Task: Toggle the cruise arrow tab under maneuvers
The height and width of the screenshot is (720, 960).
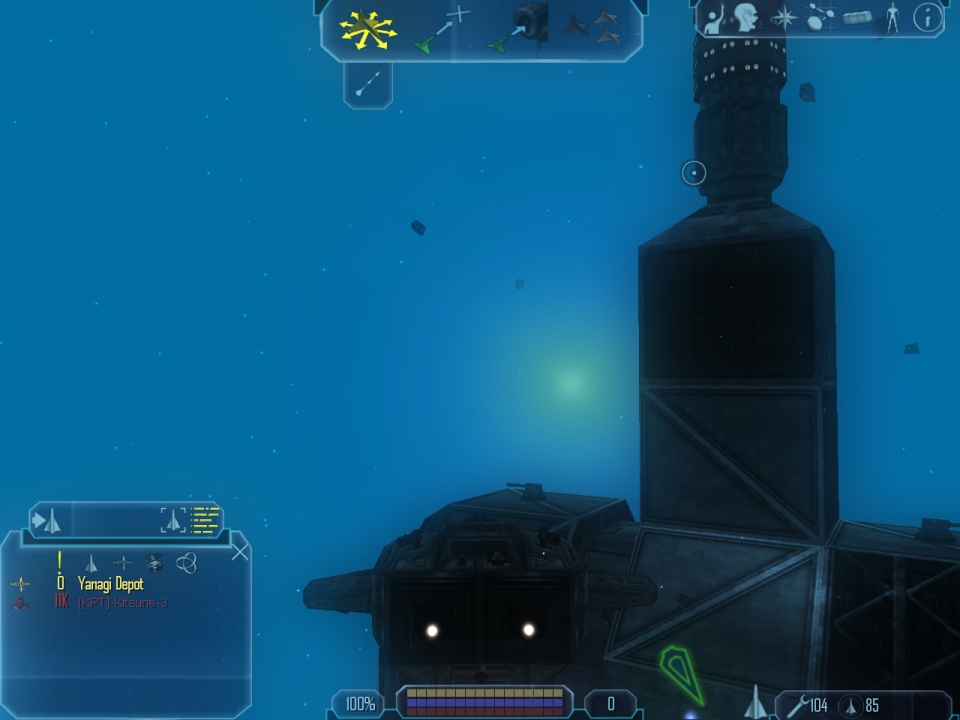Action: (x=368, y=84)
